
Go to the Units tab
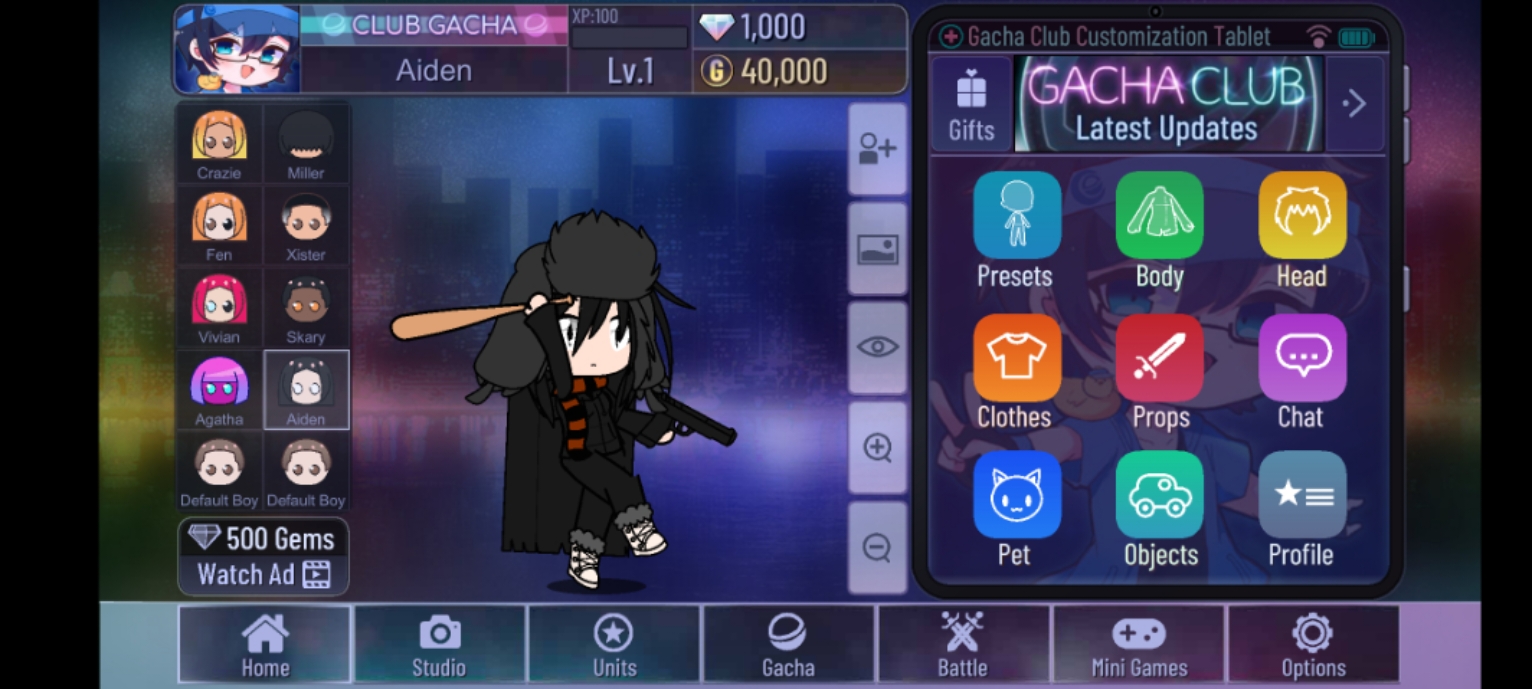click(x=614, y=645)
